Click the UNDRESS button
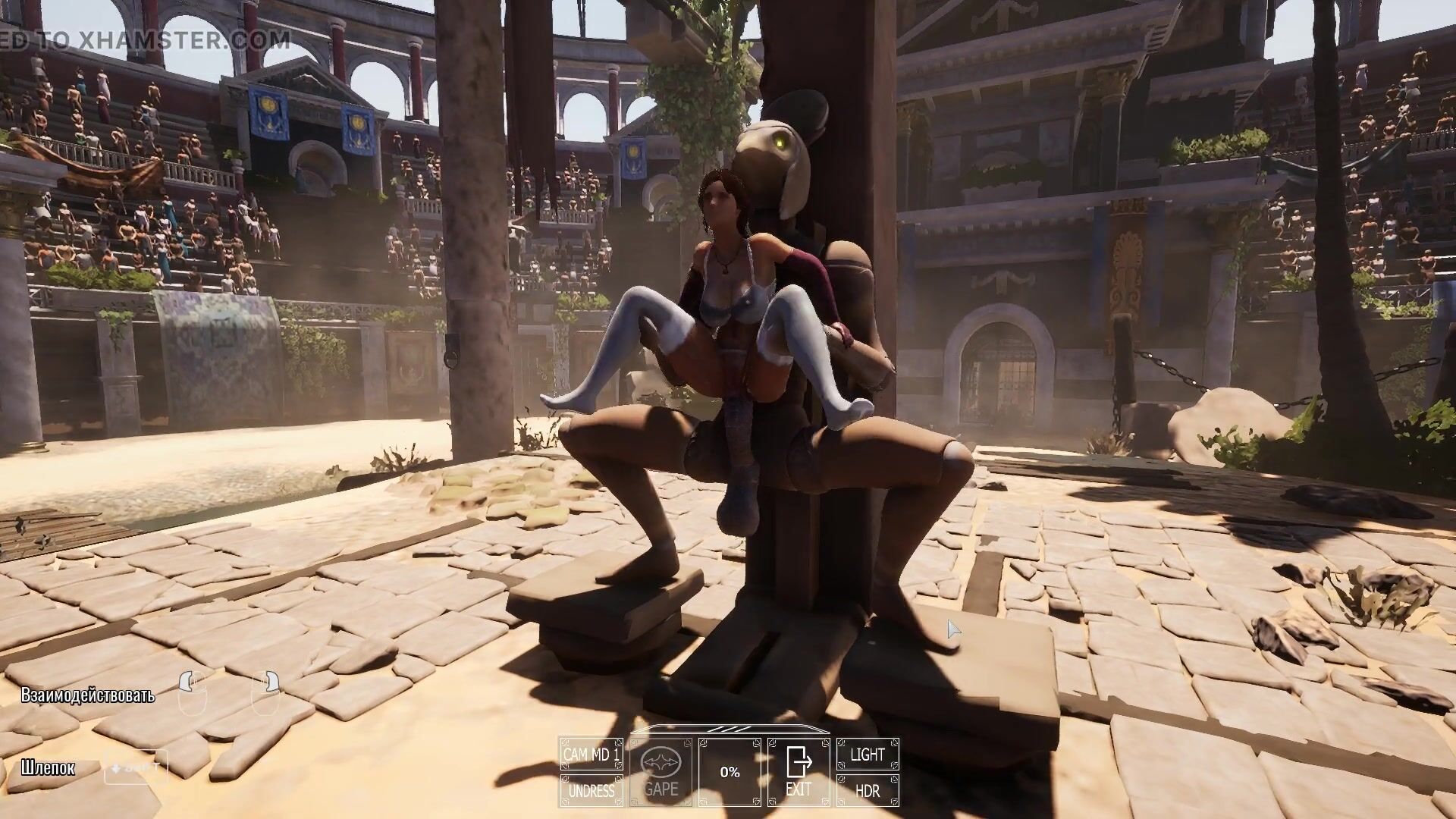Viewport: 1456px width, 819px height. 591,790
